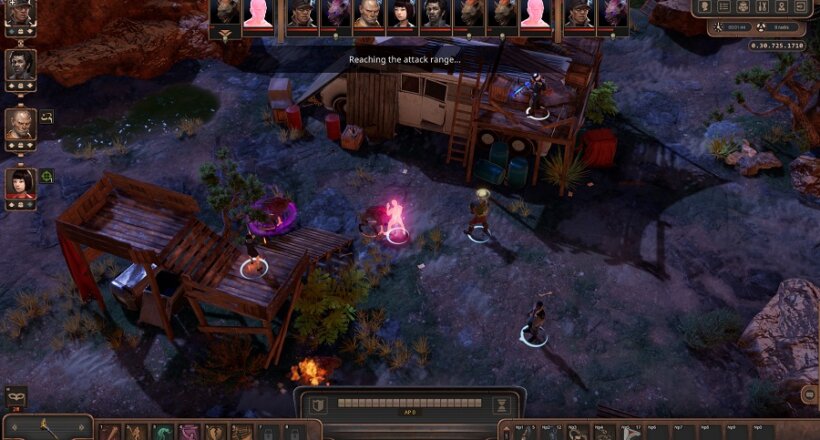820x440 pixels.
Task: Click the black-haired woman in the turn order
Action: (402, 13)
